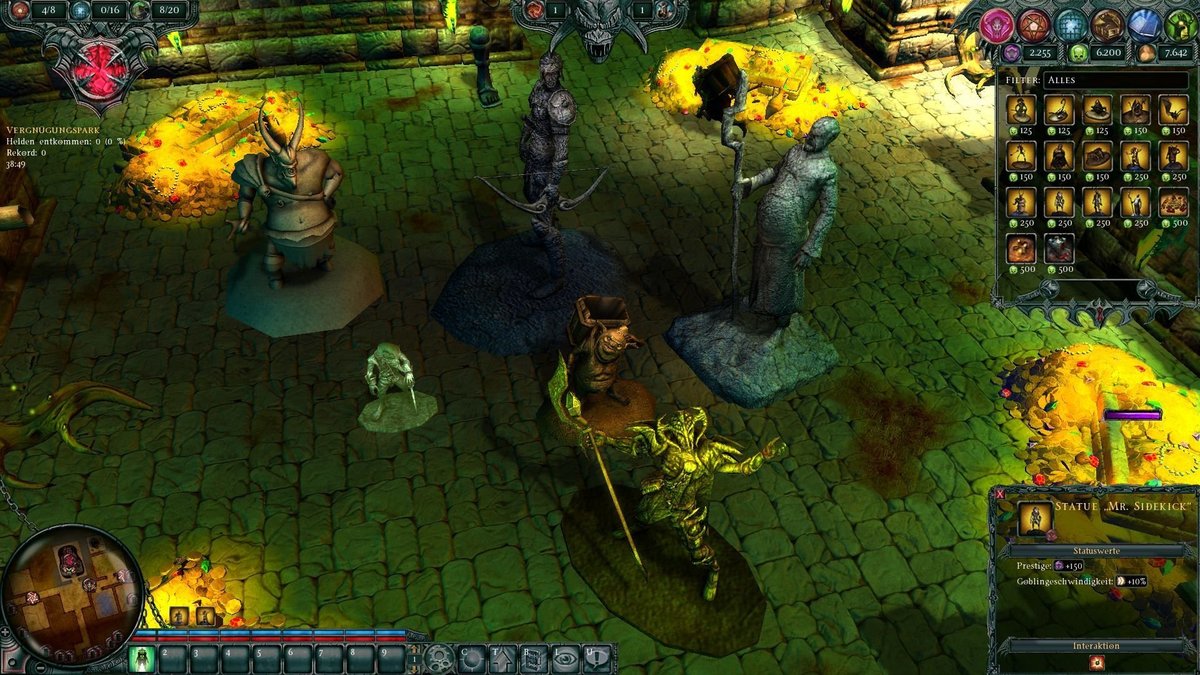This screenshot has height=675, width=1200.
Task: Select the pink demon-face category at top right
Action: [995, 26]
